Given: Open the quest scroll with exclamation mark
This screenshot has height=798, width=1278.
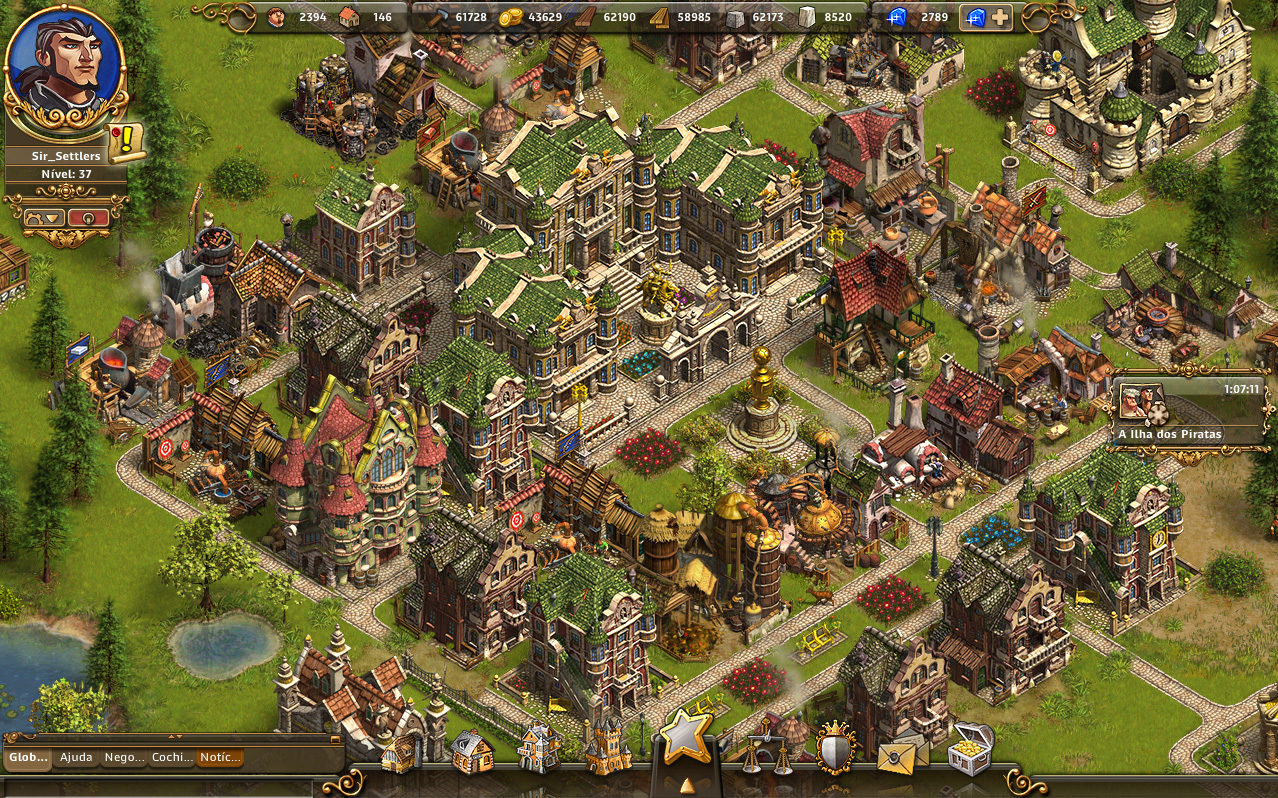Looking at the screenshot, I should tap(127, 143).
